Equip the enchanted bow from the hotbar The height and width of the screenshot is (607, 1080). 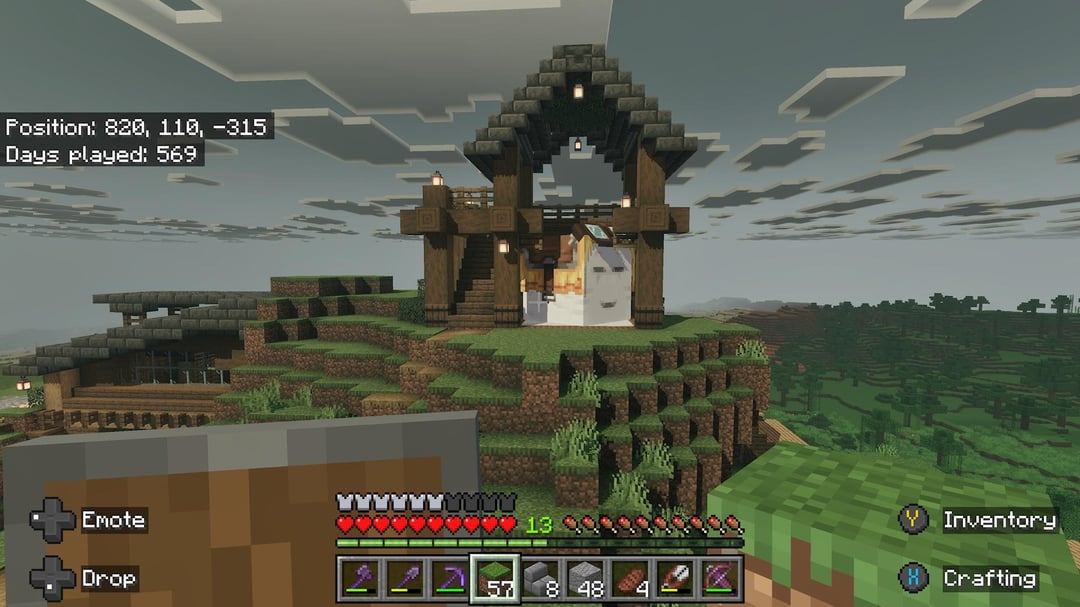pos(722,578)
